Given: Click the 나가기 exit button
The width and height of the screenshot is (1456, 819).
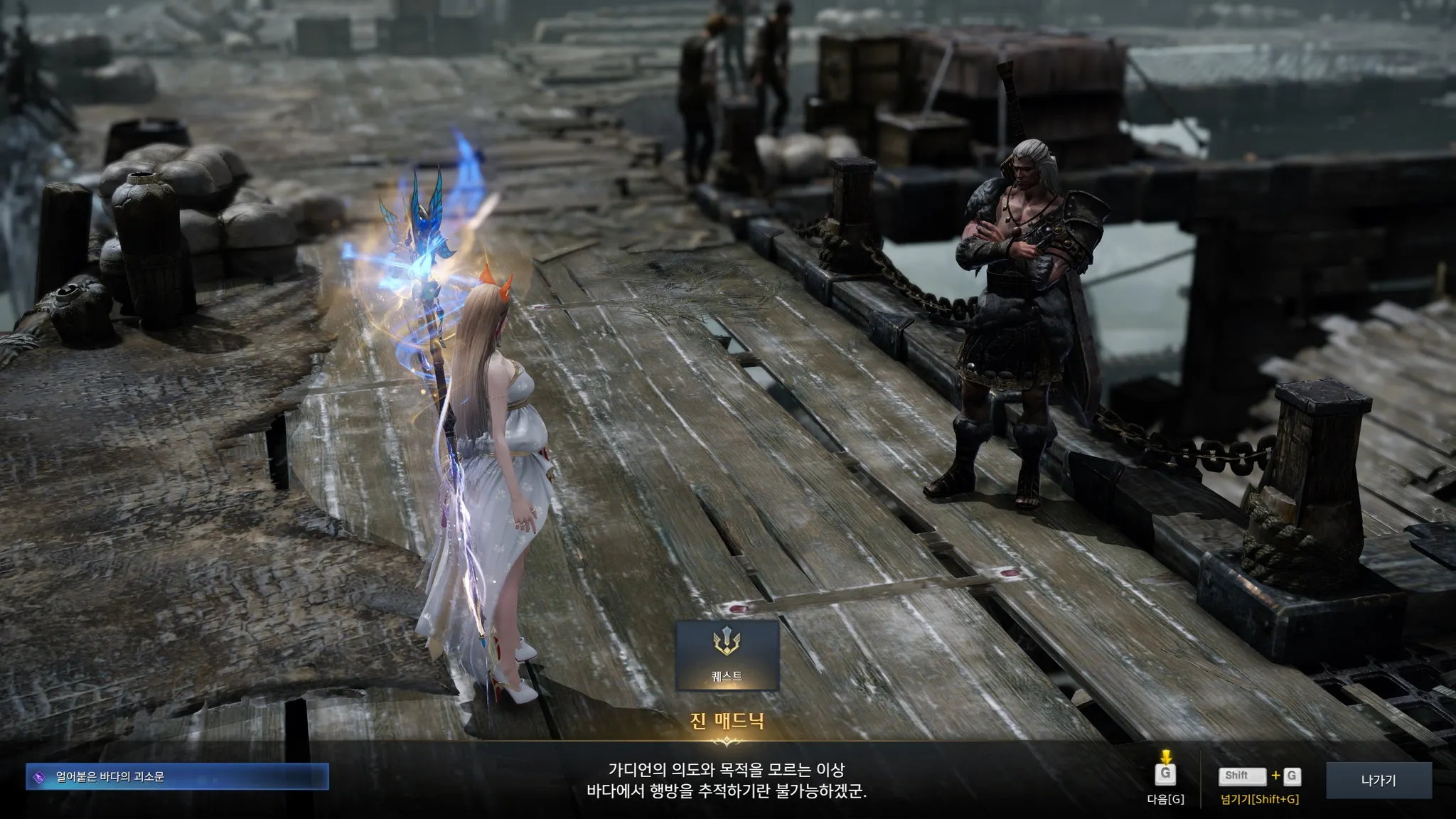Looking at the screenshot, I should (x=1378, y=781).
